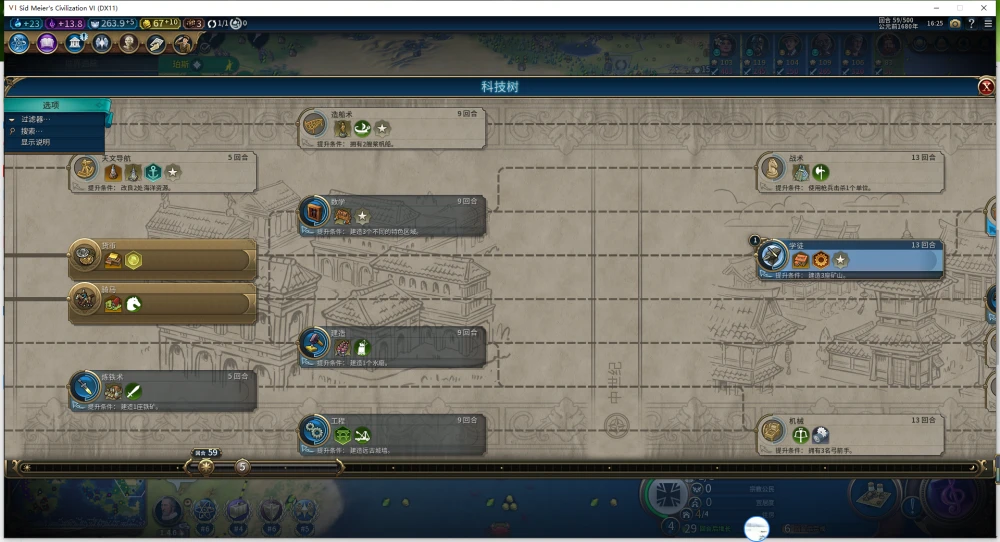The image size is (1000, 542).
Task: Open the Civilopedia question mark help
Action: coord(972,23)
